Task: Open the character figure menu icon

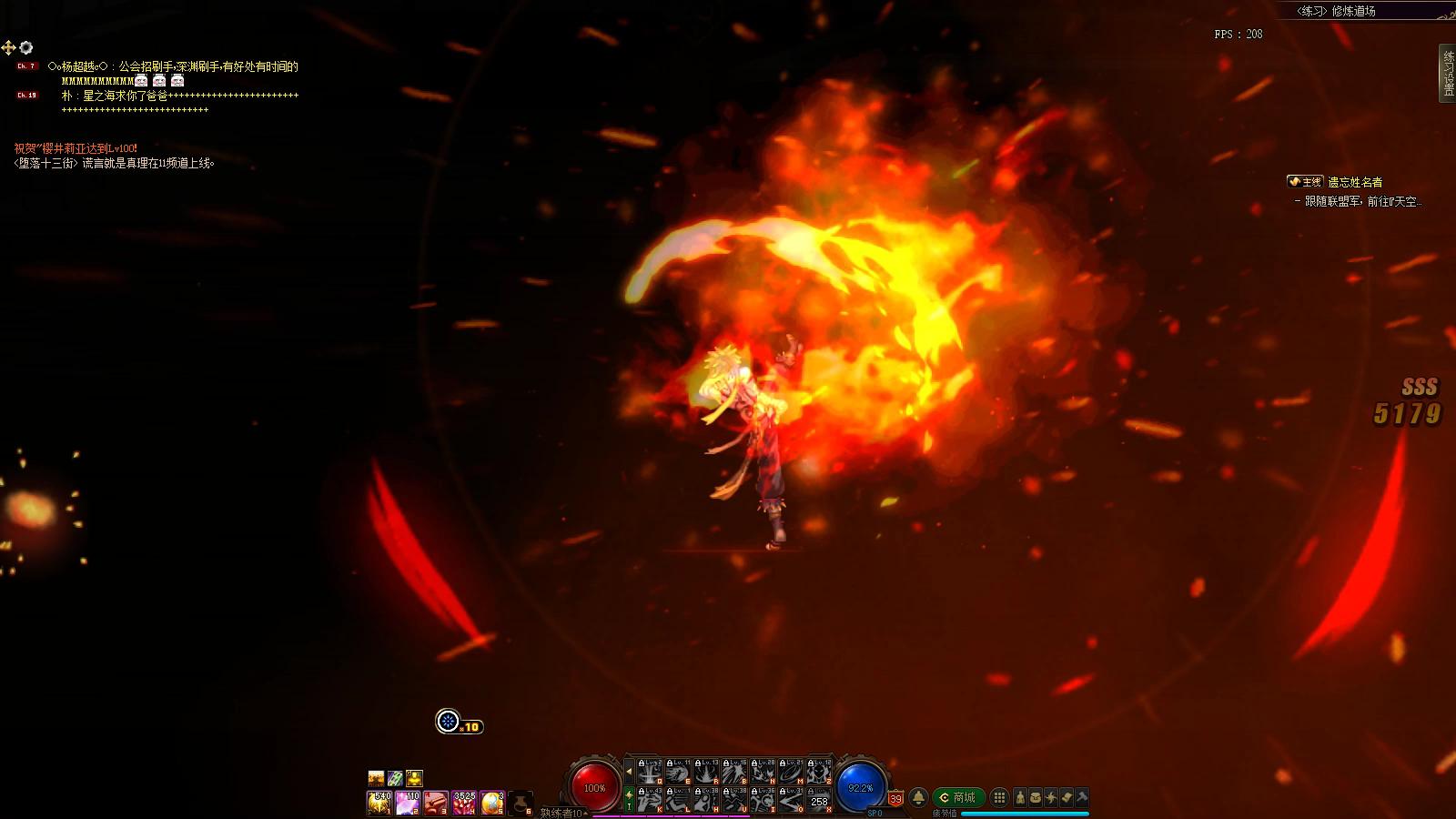Action: pos(1020,797)
